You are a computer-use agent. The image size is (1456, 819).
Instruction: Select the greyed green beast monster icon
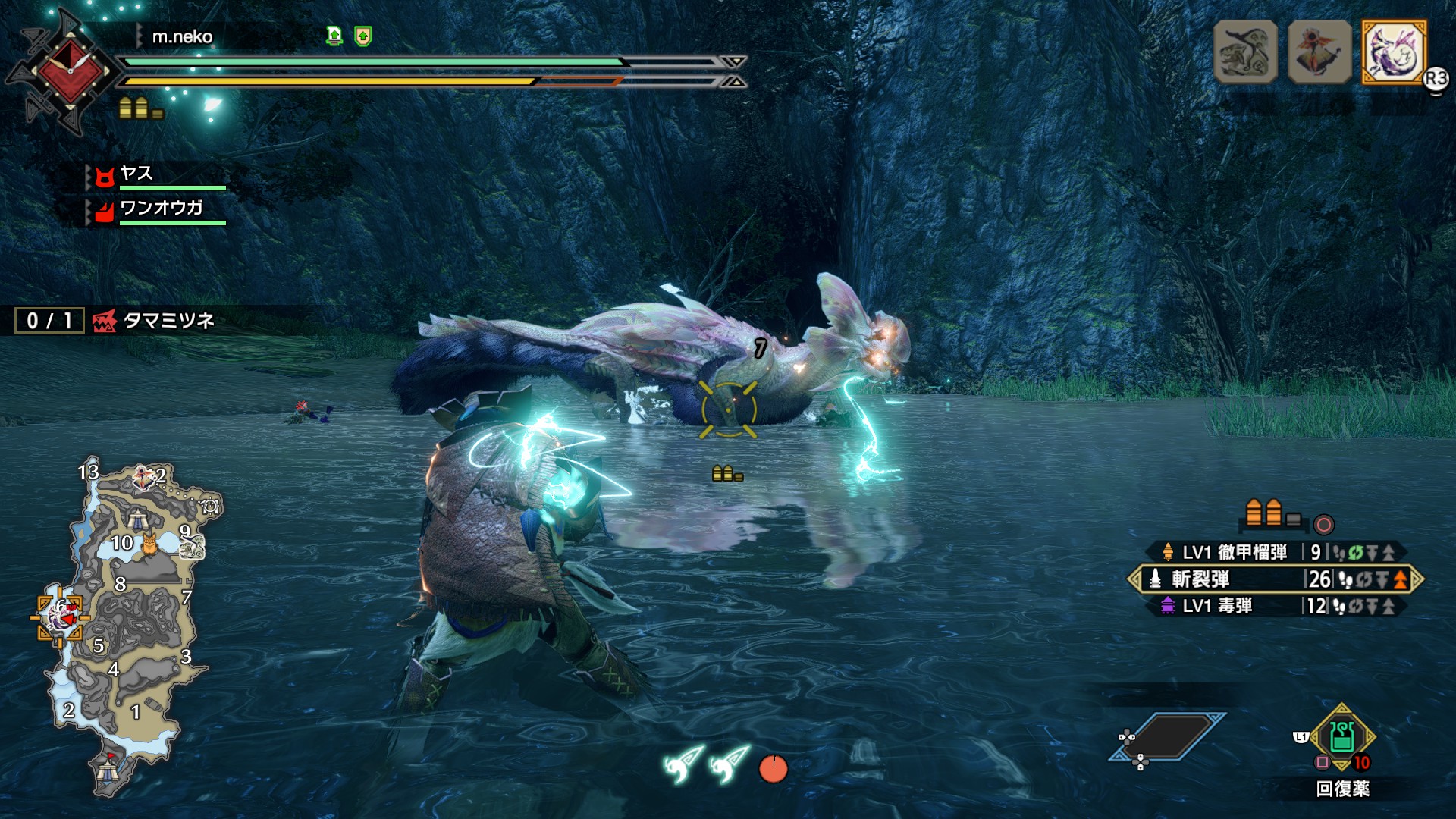[x=1245, y=52]
